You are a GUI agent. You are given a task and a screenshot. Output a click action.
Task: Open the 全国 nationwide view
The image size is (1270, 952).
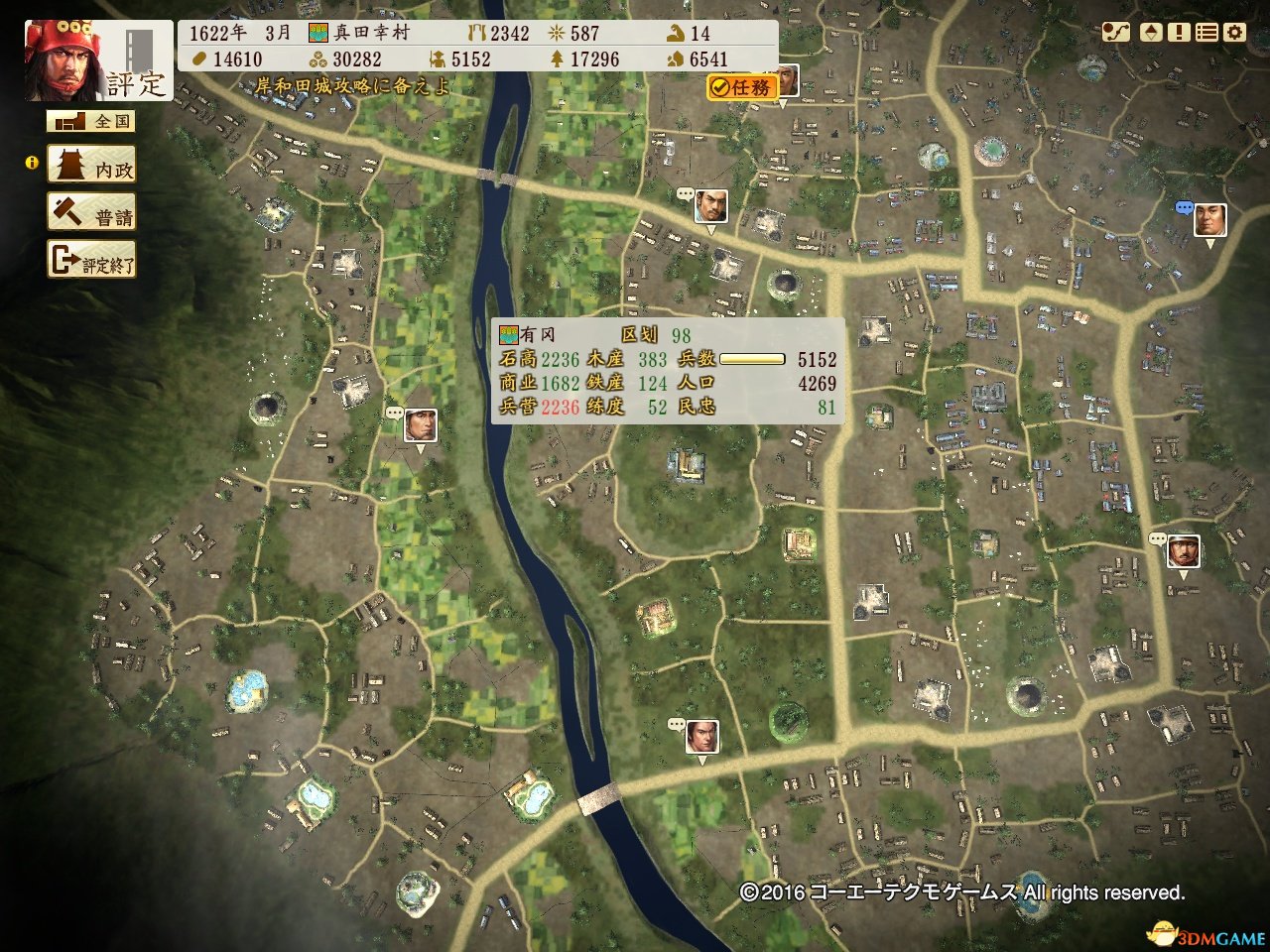point(90,121)
